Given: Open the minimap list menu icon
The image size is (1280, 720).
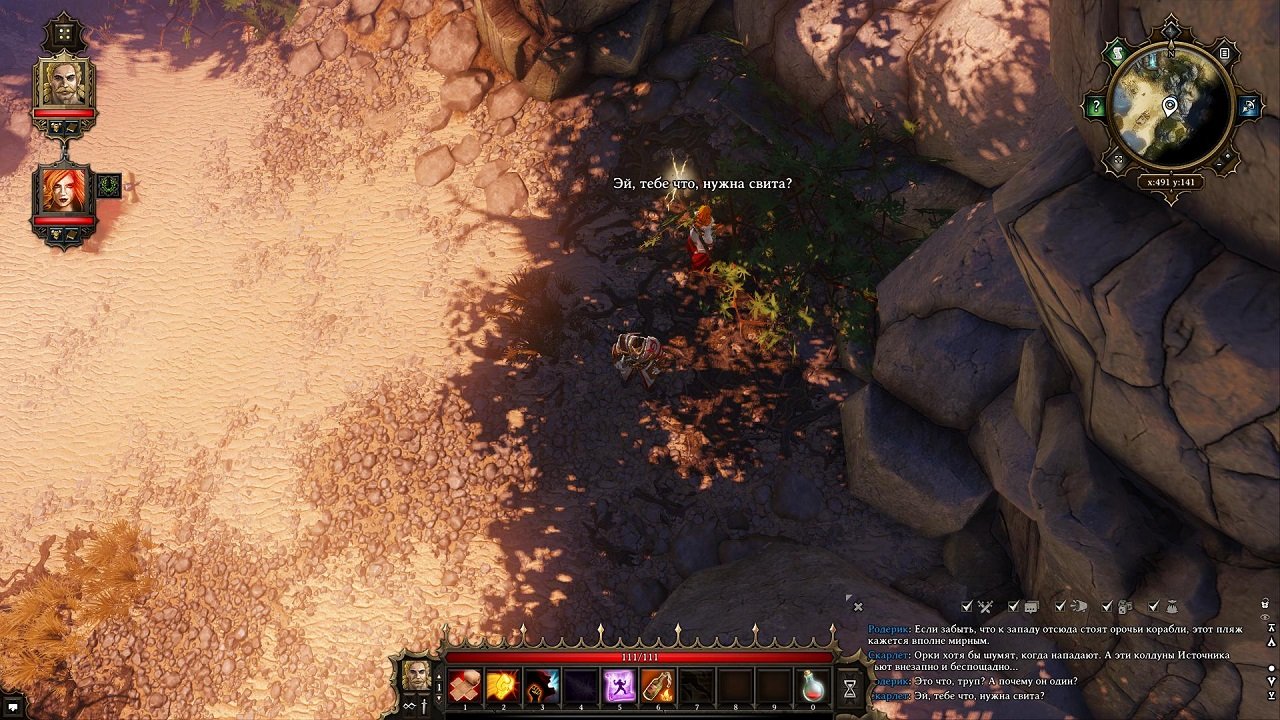Looking at the screenshot, I should [1224, 53].
